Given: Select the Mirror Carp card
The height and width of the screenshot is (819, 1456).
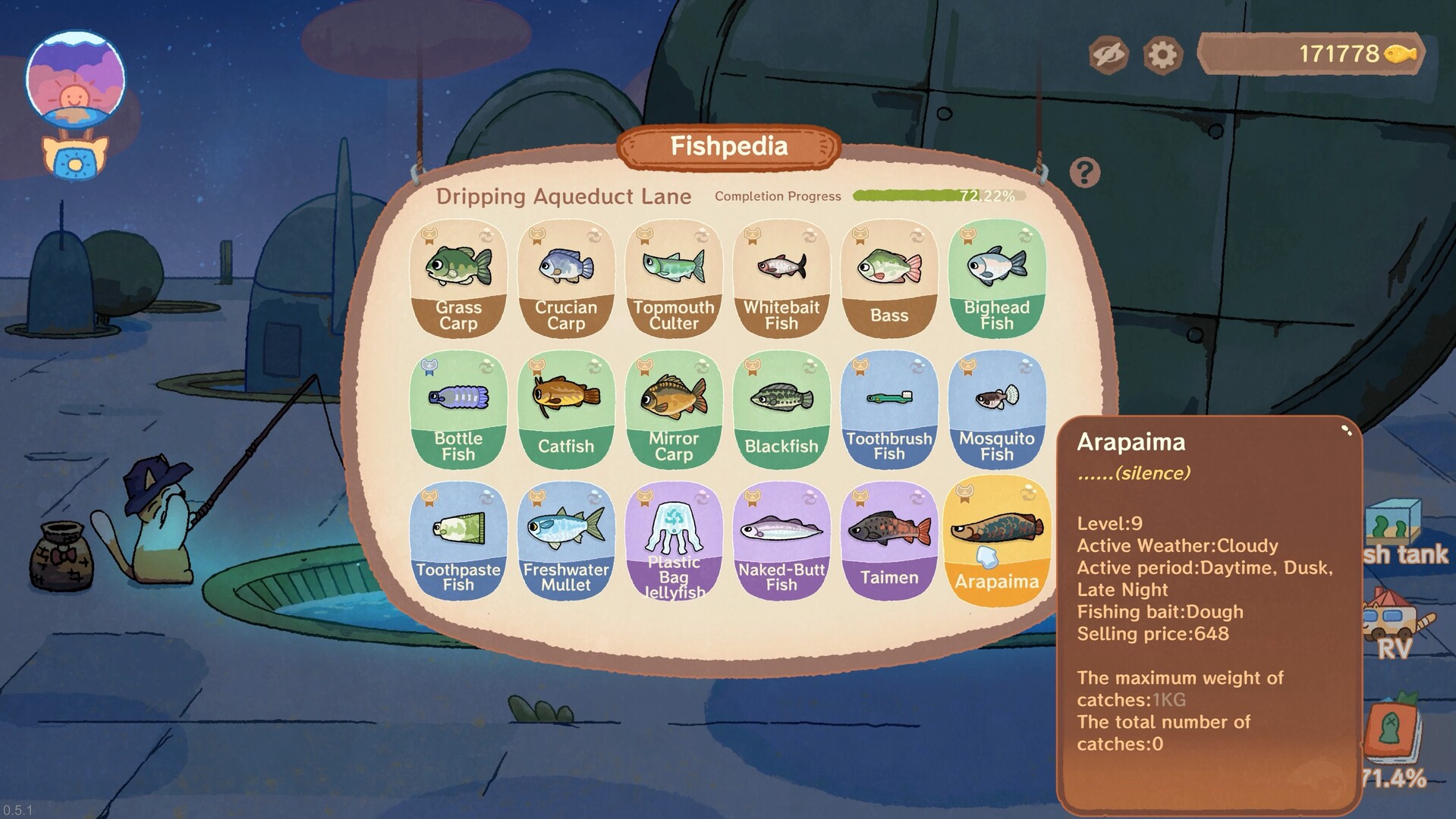Looking at the screenshot, I should click(674, 409).
